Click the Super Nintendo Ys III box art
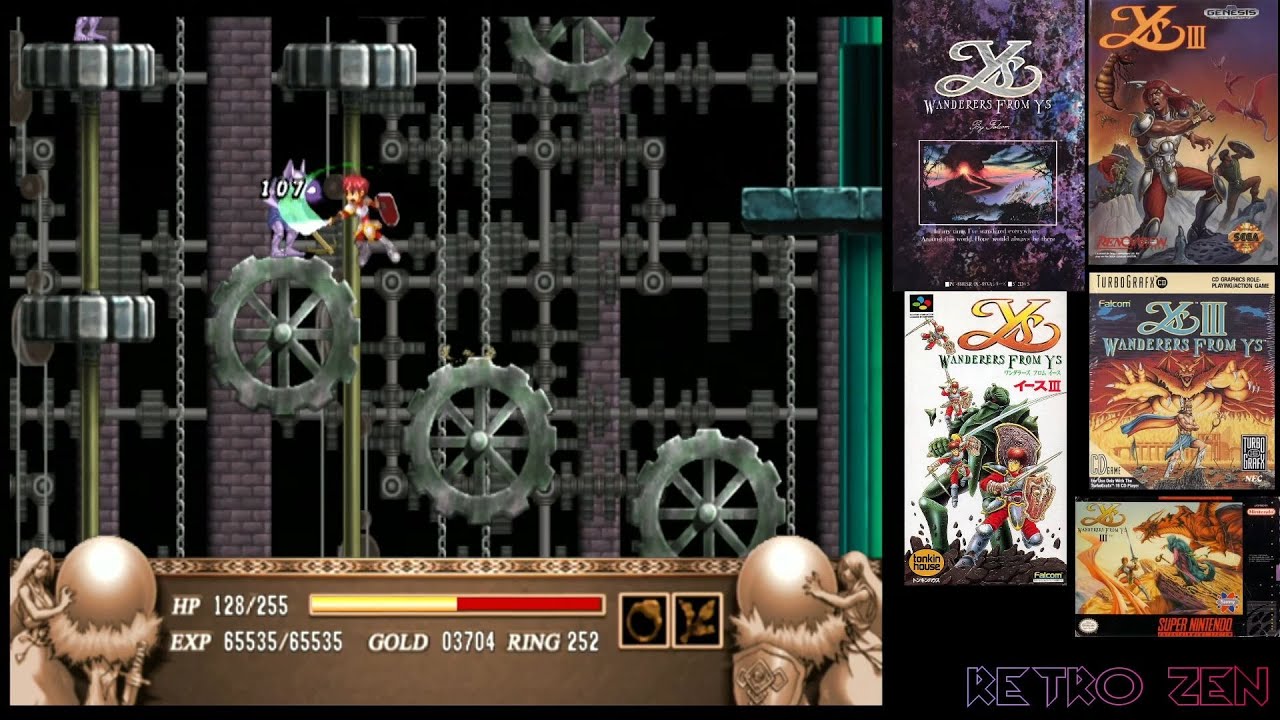 [x=1165, y=565]
